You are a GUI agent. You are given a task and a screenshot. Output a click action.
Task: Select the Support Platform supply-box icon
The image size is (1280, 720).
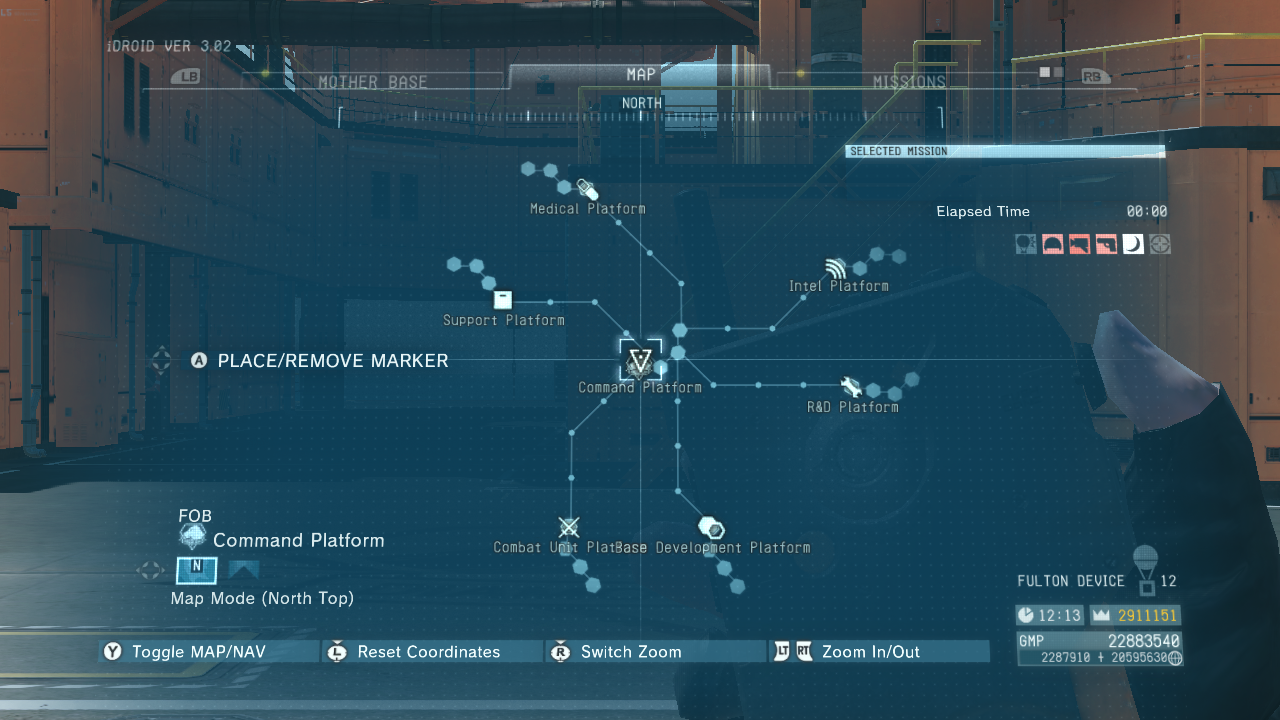[x=502, y=299]
